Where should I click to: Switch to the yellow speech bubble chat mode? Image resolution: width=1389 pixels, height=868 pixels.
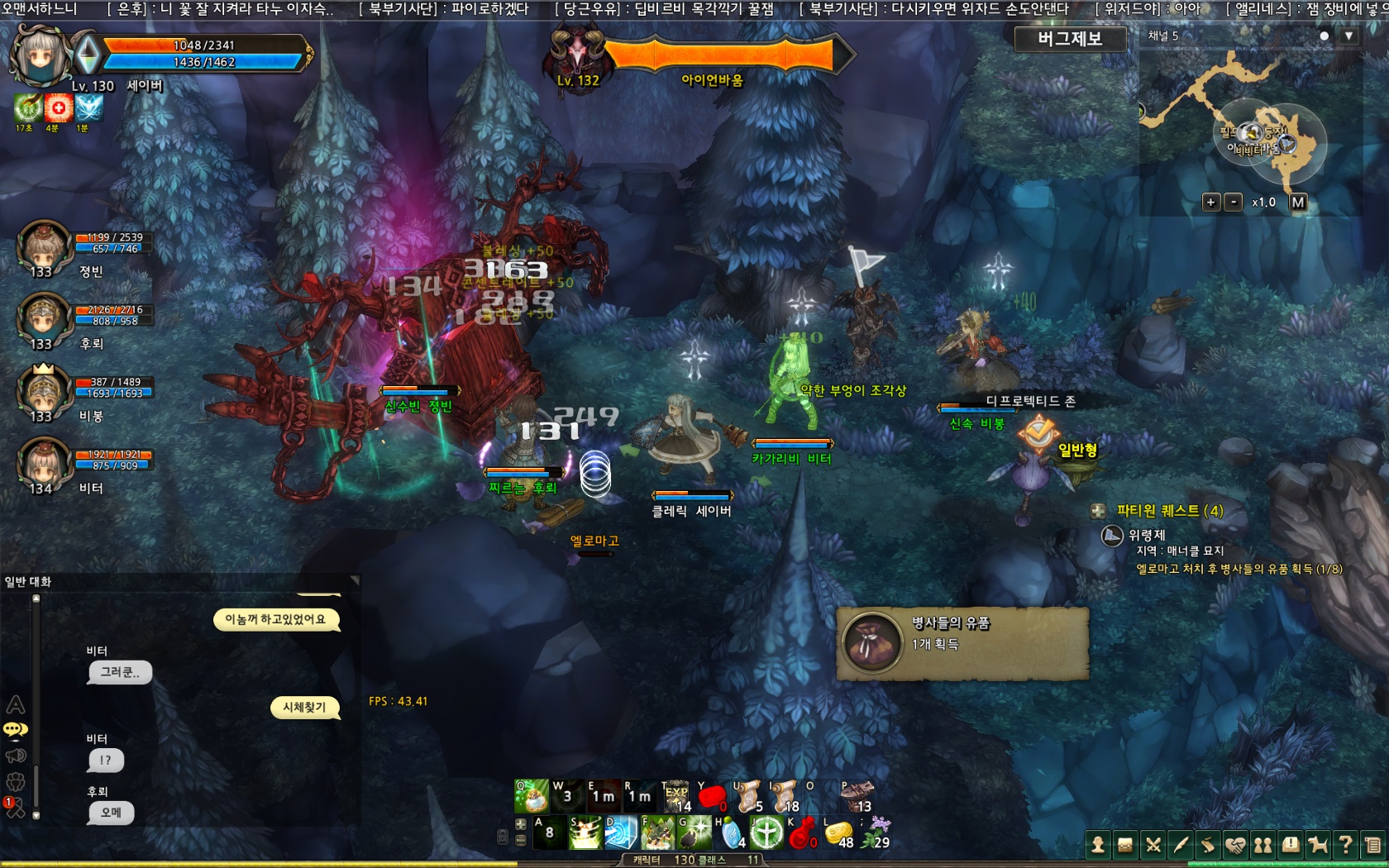[15, 729]
